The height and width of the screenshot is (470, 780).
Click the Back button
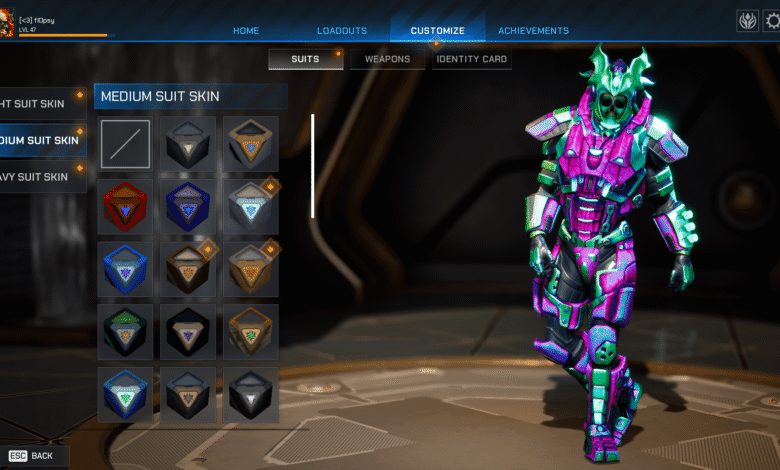33,456
